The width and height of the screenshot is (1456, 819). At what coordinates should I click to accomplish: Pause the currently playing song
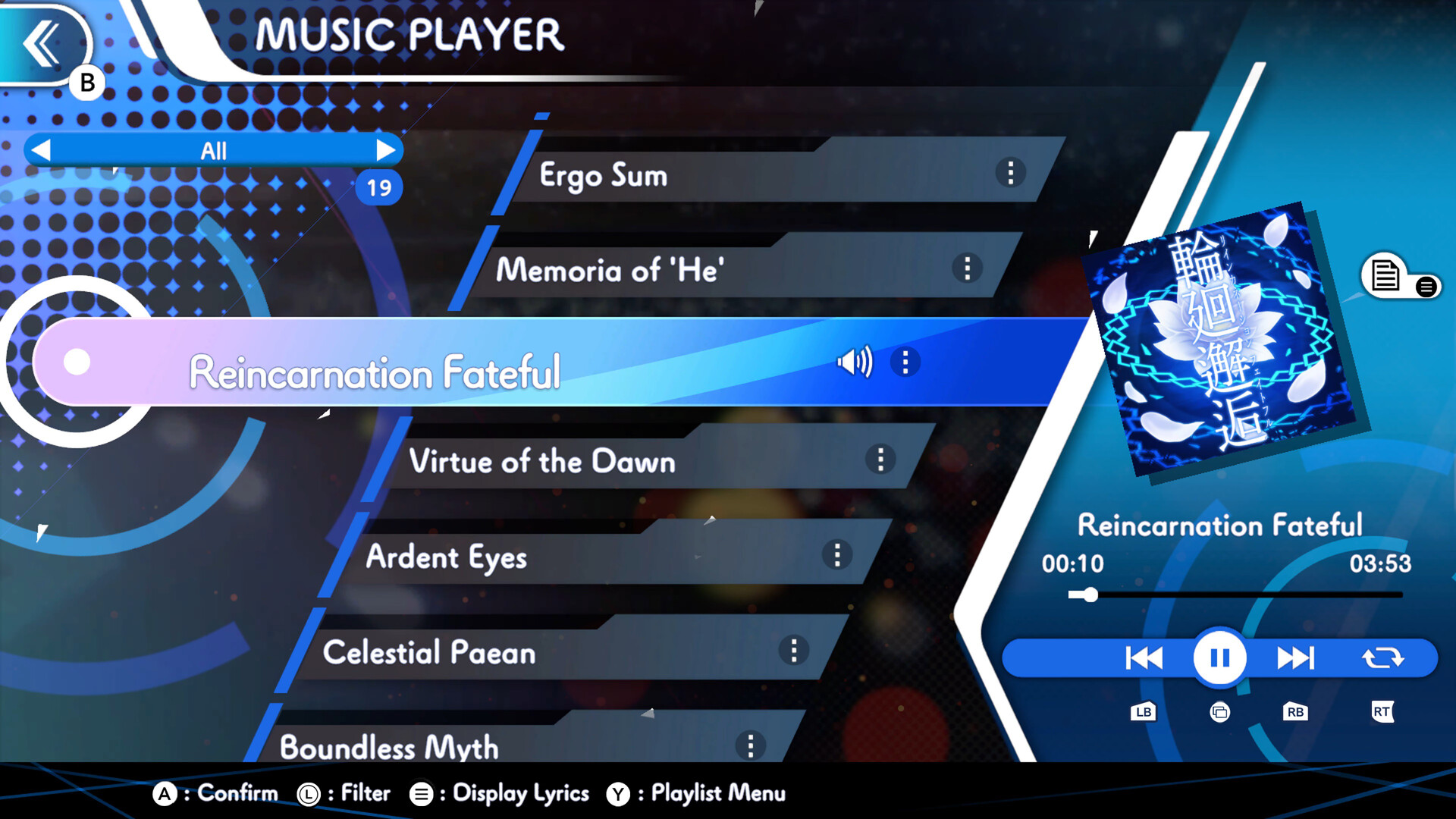pos(1219,657)
